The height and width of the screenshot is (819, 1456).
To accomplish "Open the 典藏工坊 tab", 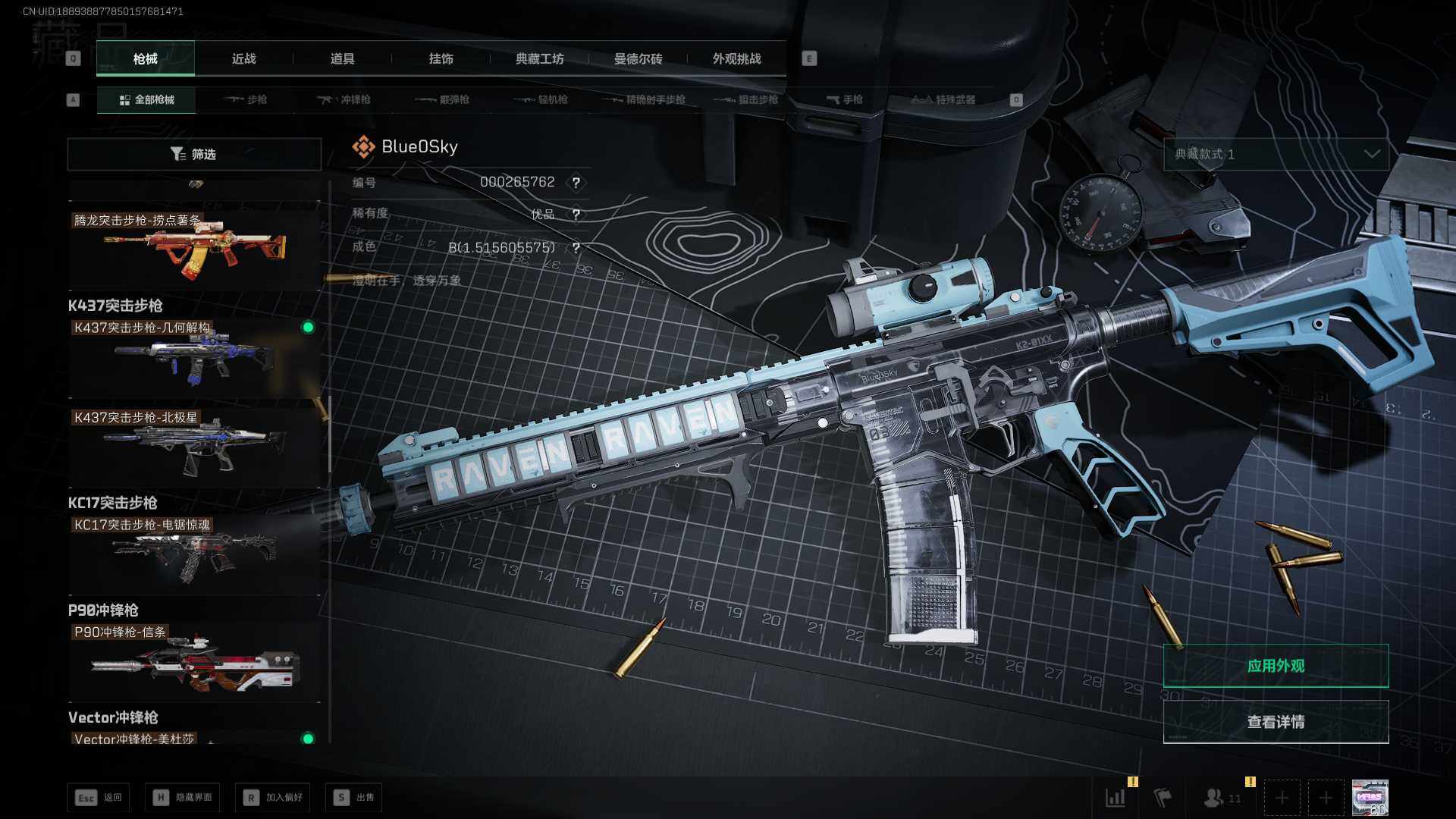I will click(x=539, y=58).
